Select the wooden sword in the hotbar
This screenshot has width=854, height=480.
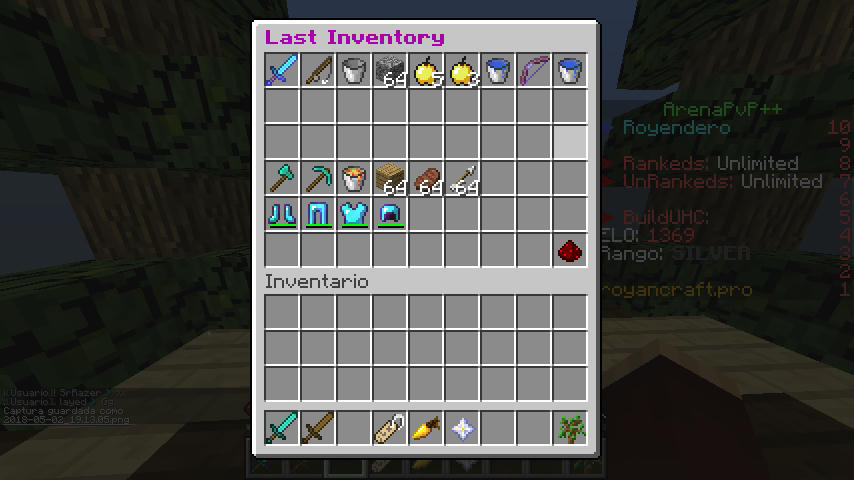(319, 429)
